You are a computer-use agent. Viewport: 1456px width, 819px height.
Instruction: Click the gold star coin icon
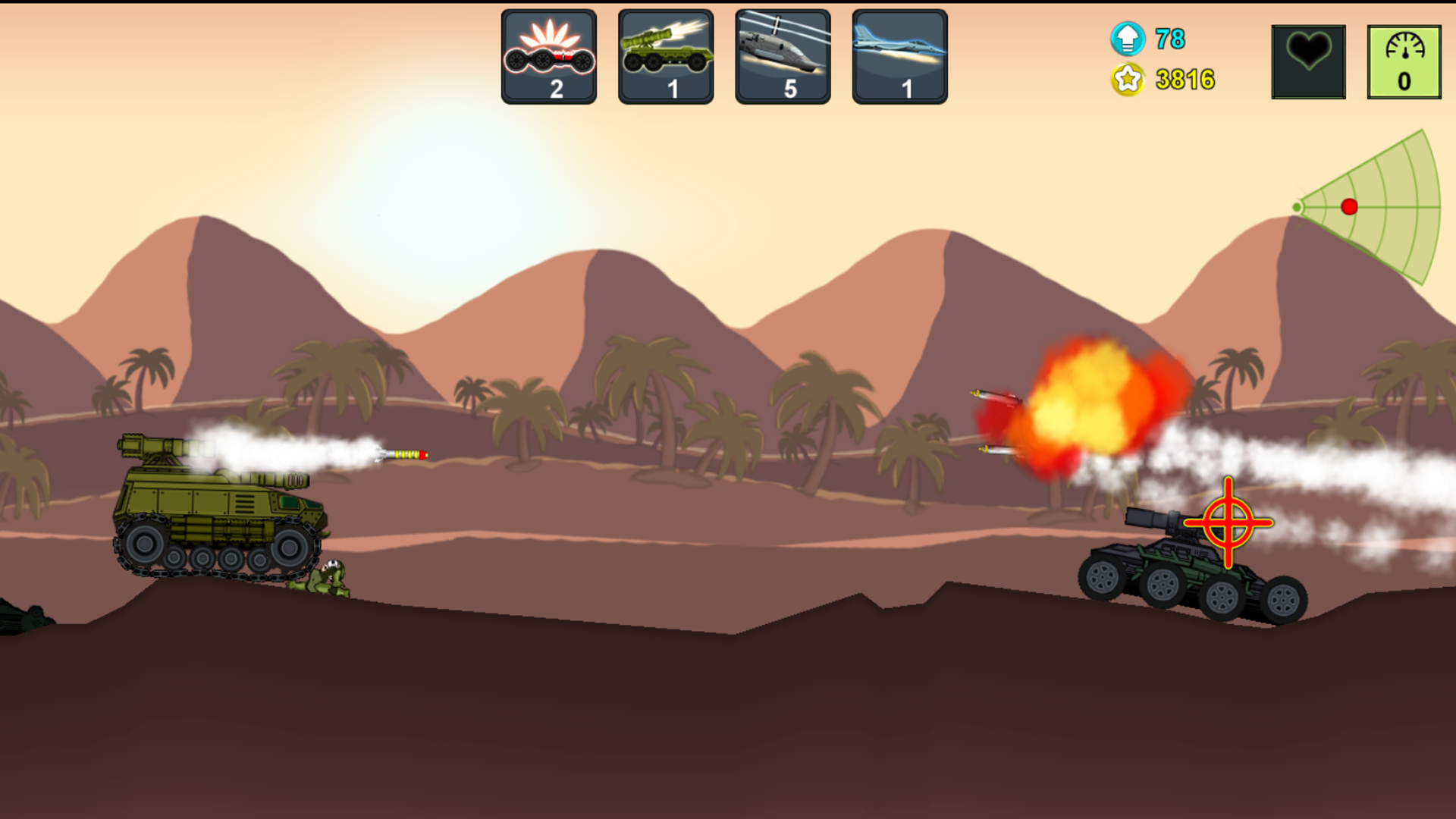pos(1127,80)
